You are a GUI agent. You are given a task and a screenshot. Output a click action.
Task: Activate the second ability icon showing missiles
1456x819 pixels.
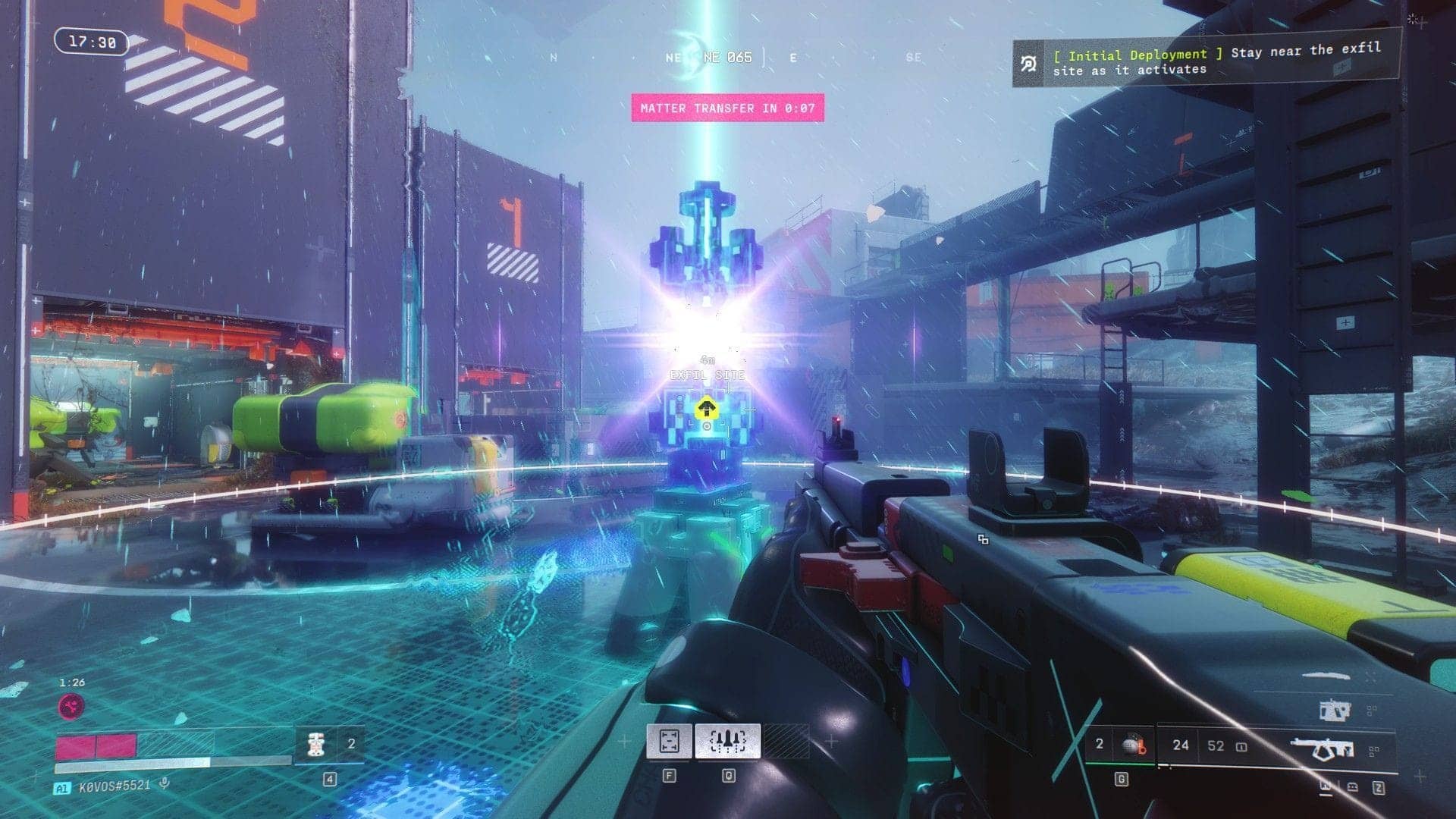(x=728, y=741)
